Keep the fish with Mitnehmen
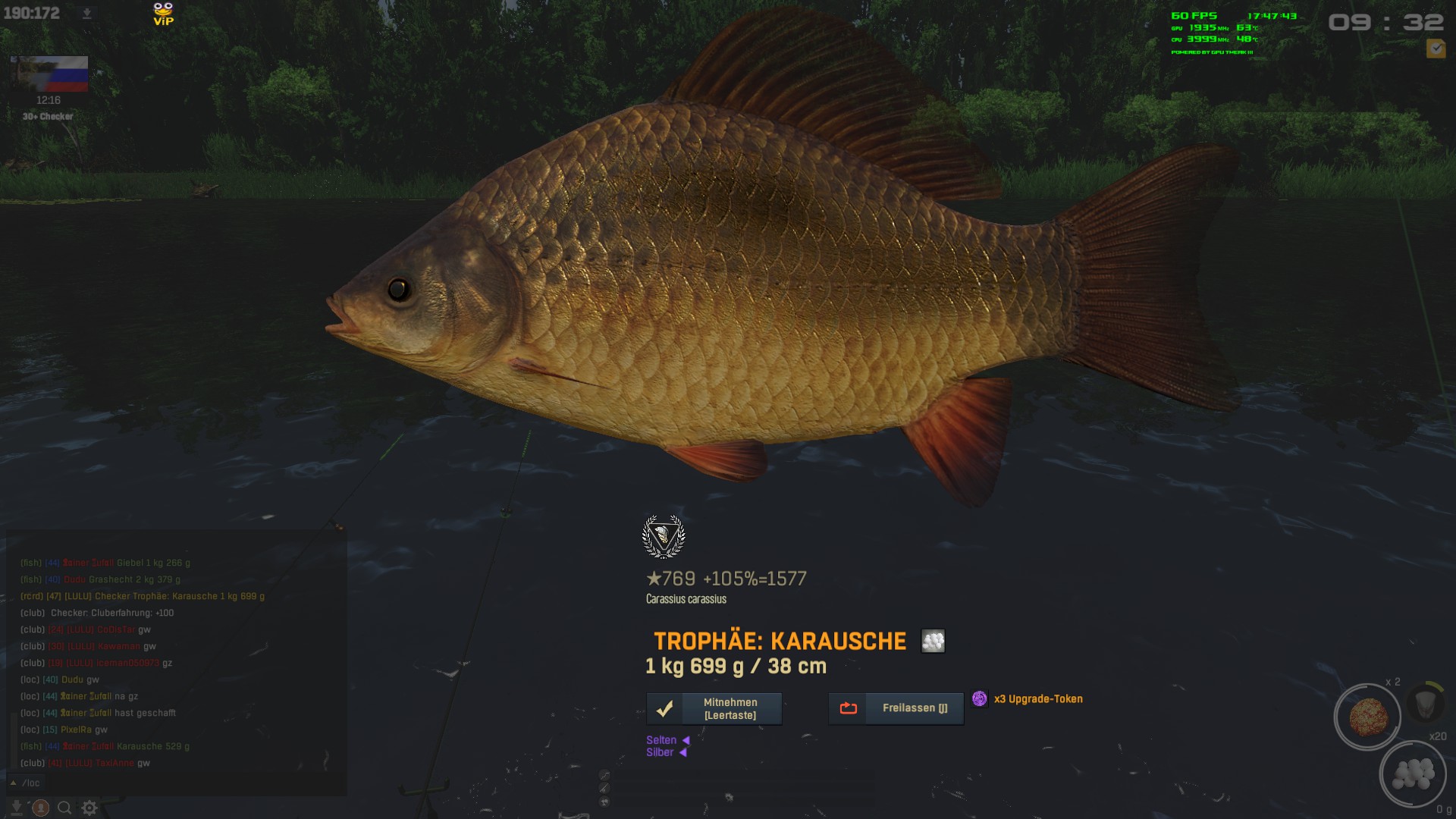Screen dimensions: 1456x819 click(x=714, y=708)
